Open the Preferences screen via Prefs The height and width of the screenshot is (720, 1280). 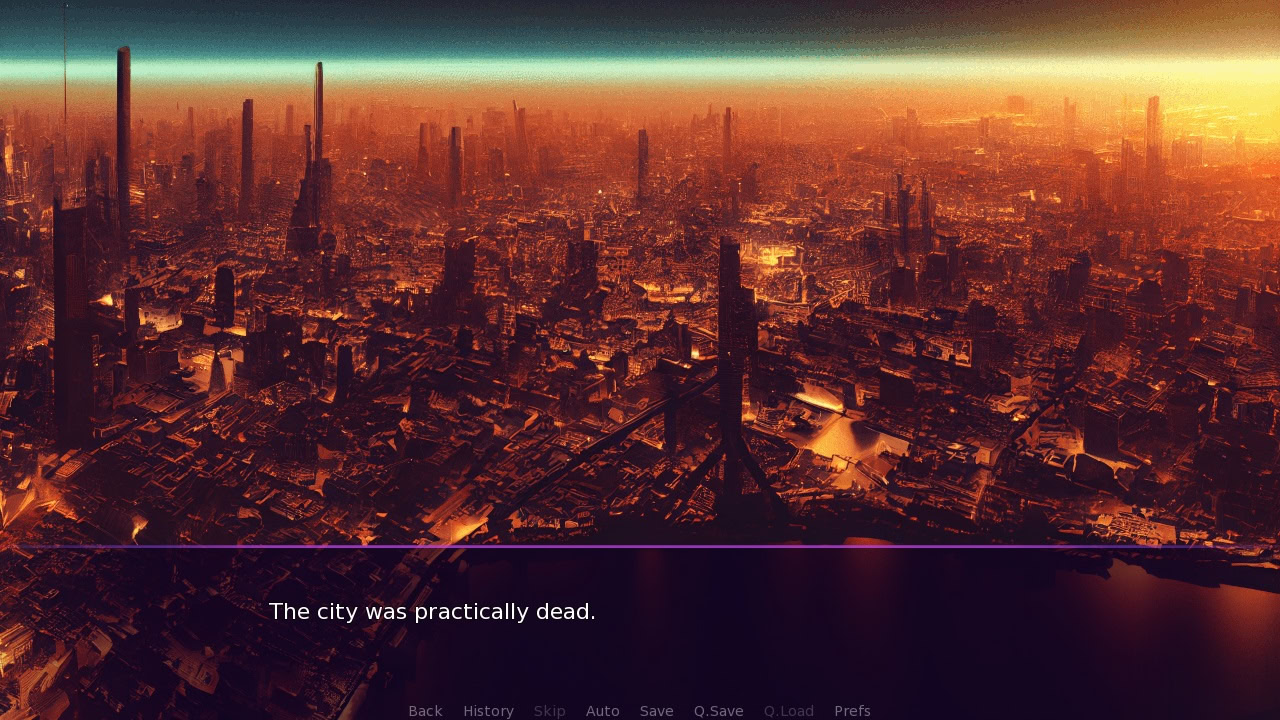coord(852,710)
